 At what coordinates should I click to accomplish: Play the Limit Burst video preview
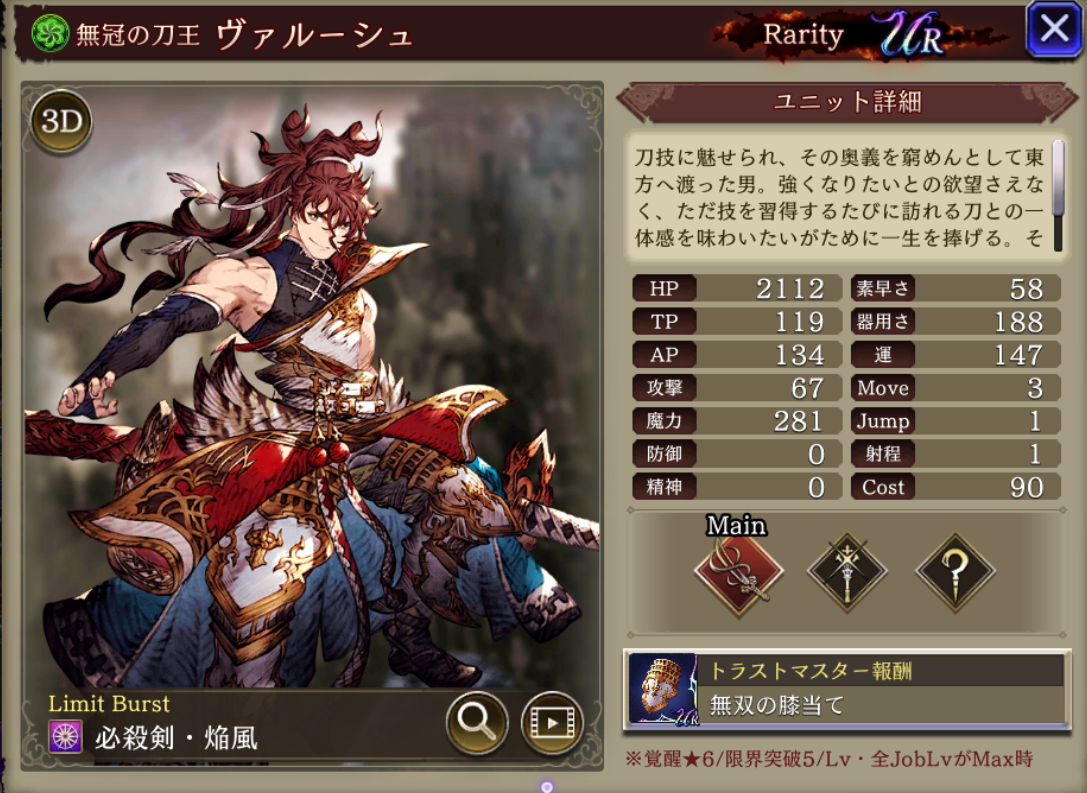pos(552,722)
